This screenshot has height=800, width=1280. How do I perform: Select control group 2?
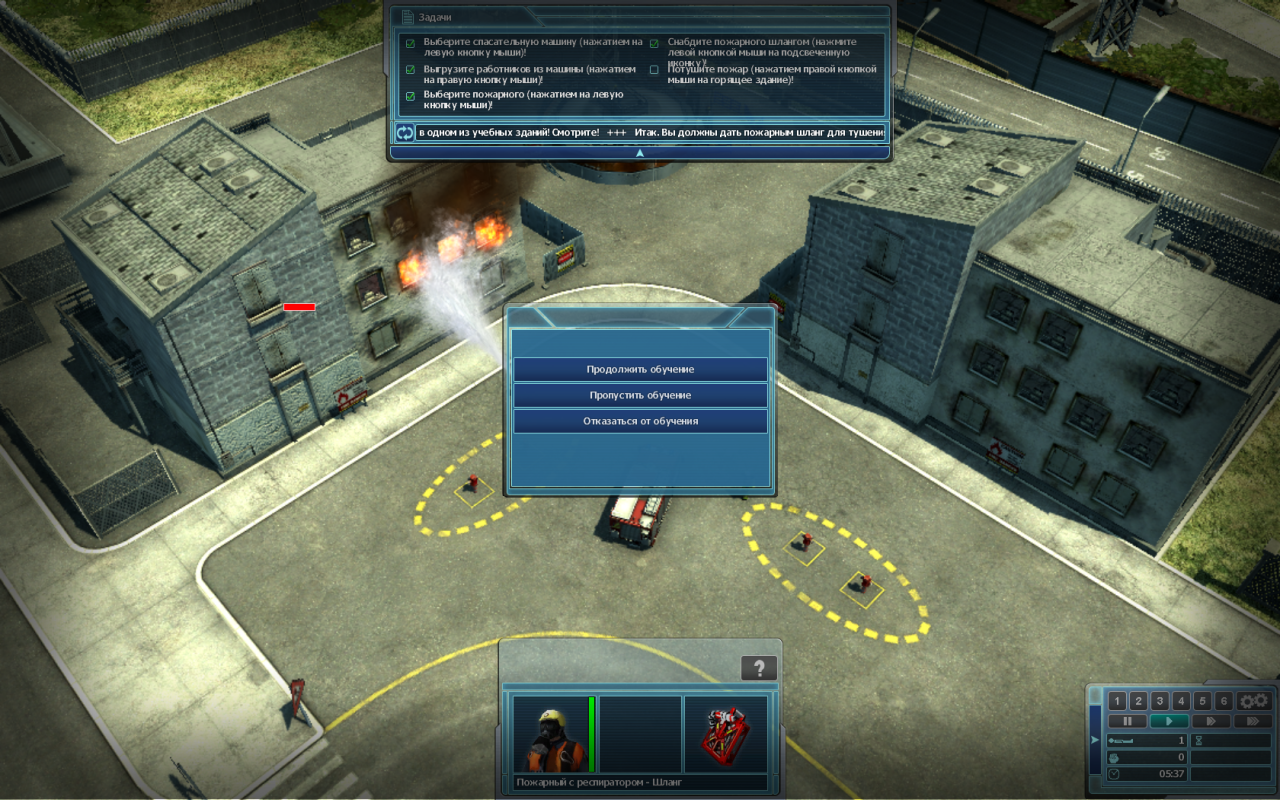click(x=1139, y=701)
